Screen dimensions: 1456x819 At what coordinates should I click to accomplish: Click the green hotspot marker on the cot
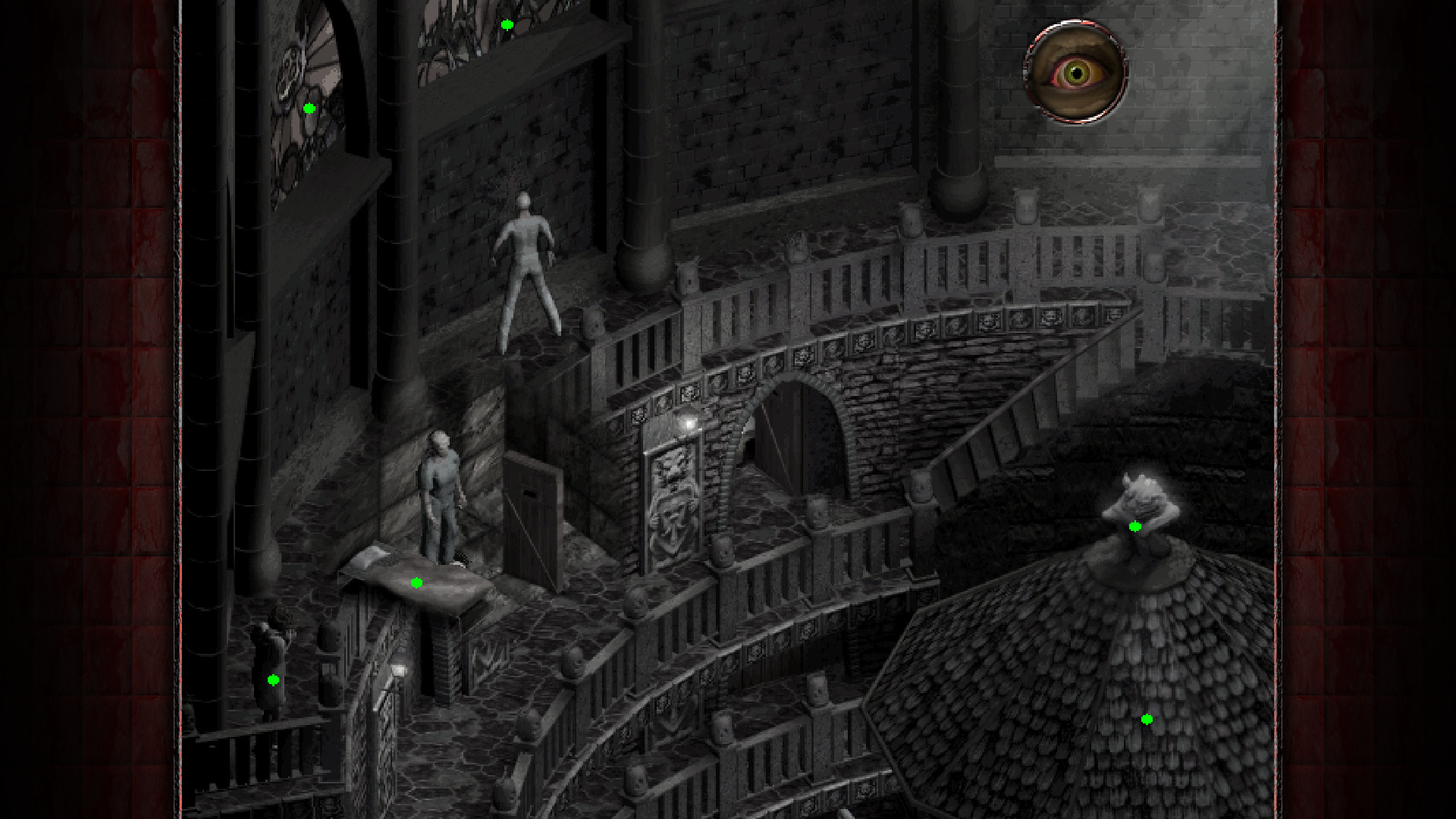(x=416, y=582)
